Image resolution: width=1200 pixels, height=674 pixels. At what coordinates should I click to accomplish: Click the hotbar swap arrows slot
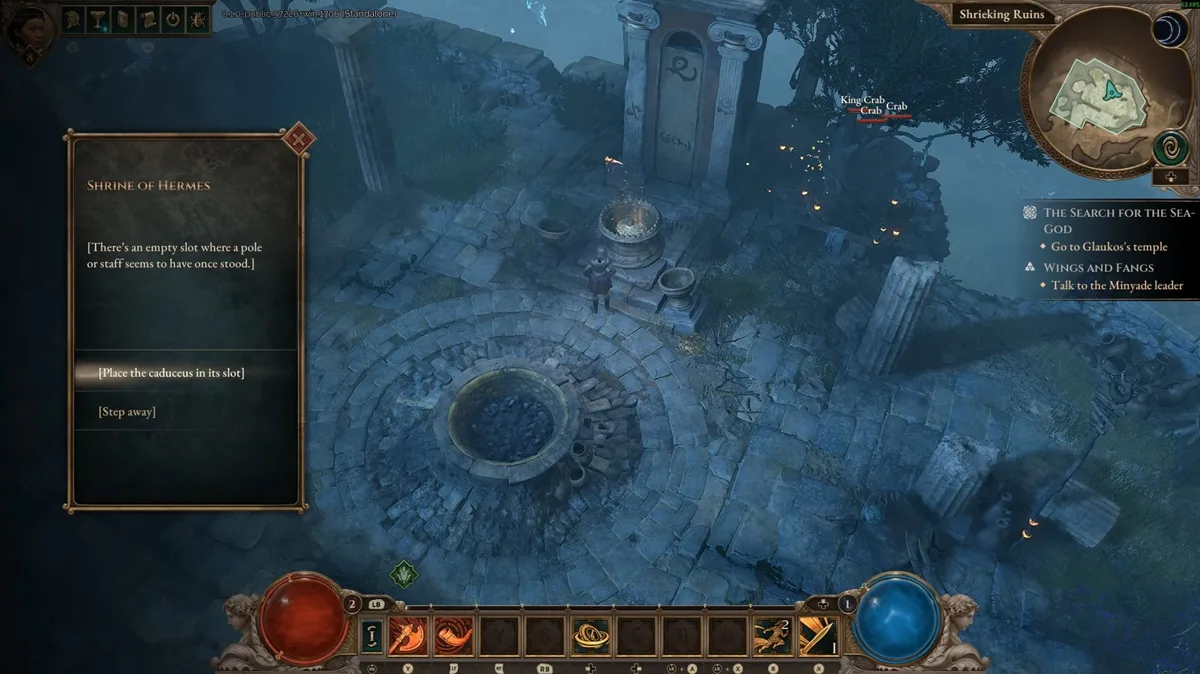[372, 633]
